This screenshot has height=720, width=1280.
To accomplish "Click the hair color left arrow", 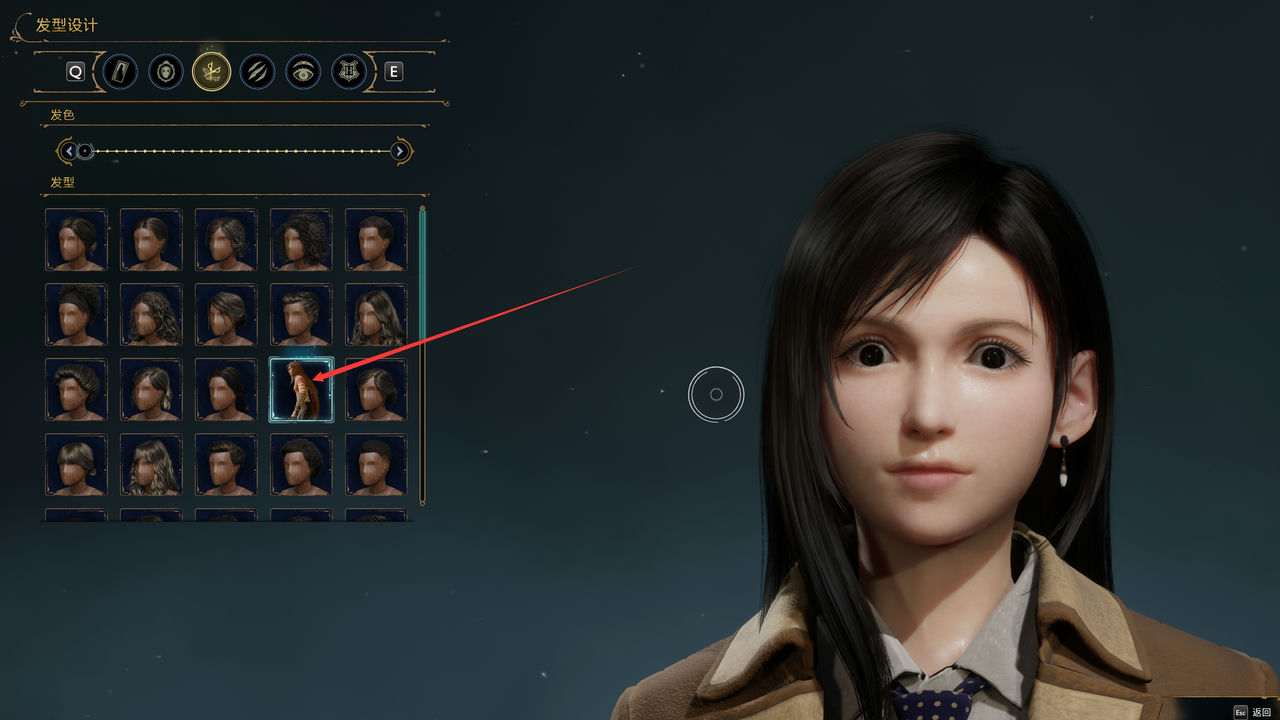I will pos(68,151).
